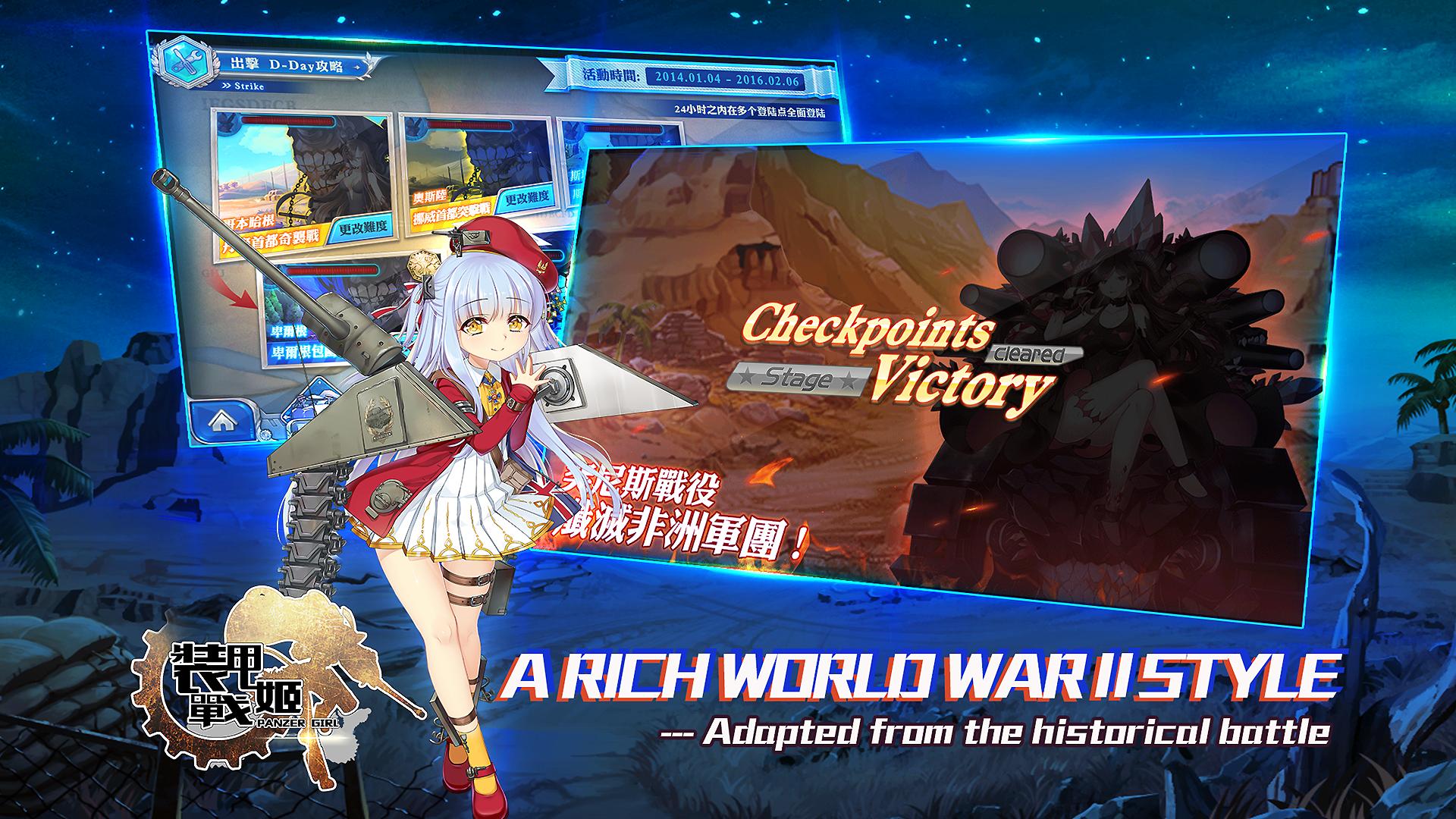Toggle difficulty for the 奧斯陸 stage

point(528,199)
